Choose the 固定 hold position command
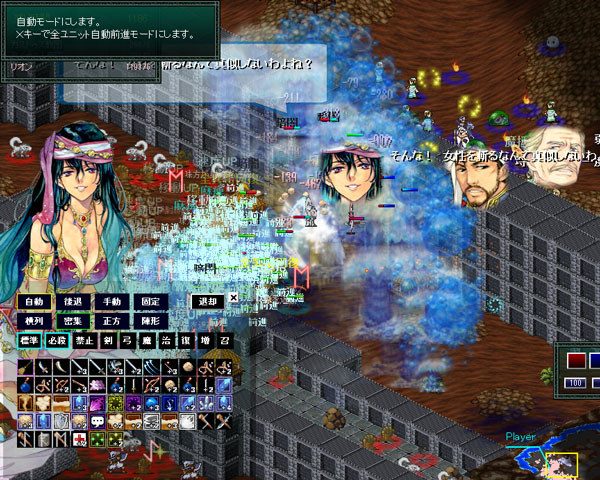Viewport: 600px width, 480px height. 149,301
